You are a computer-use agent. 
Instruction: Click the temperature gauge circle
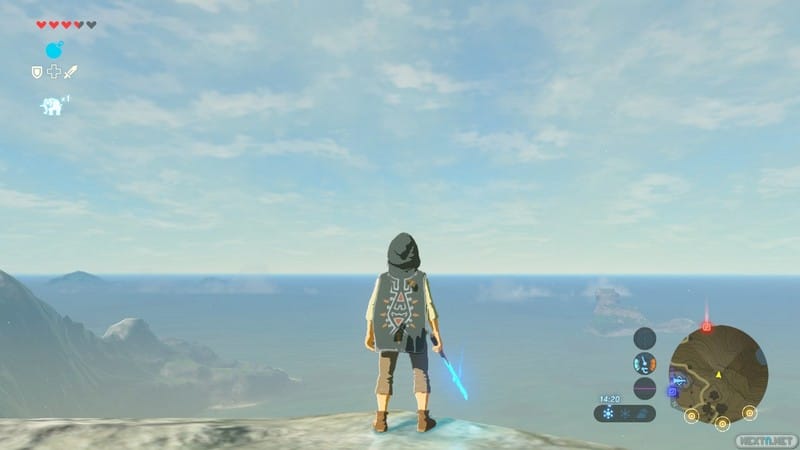645,363
